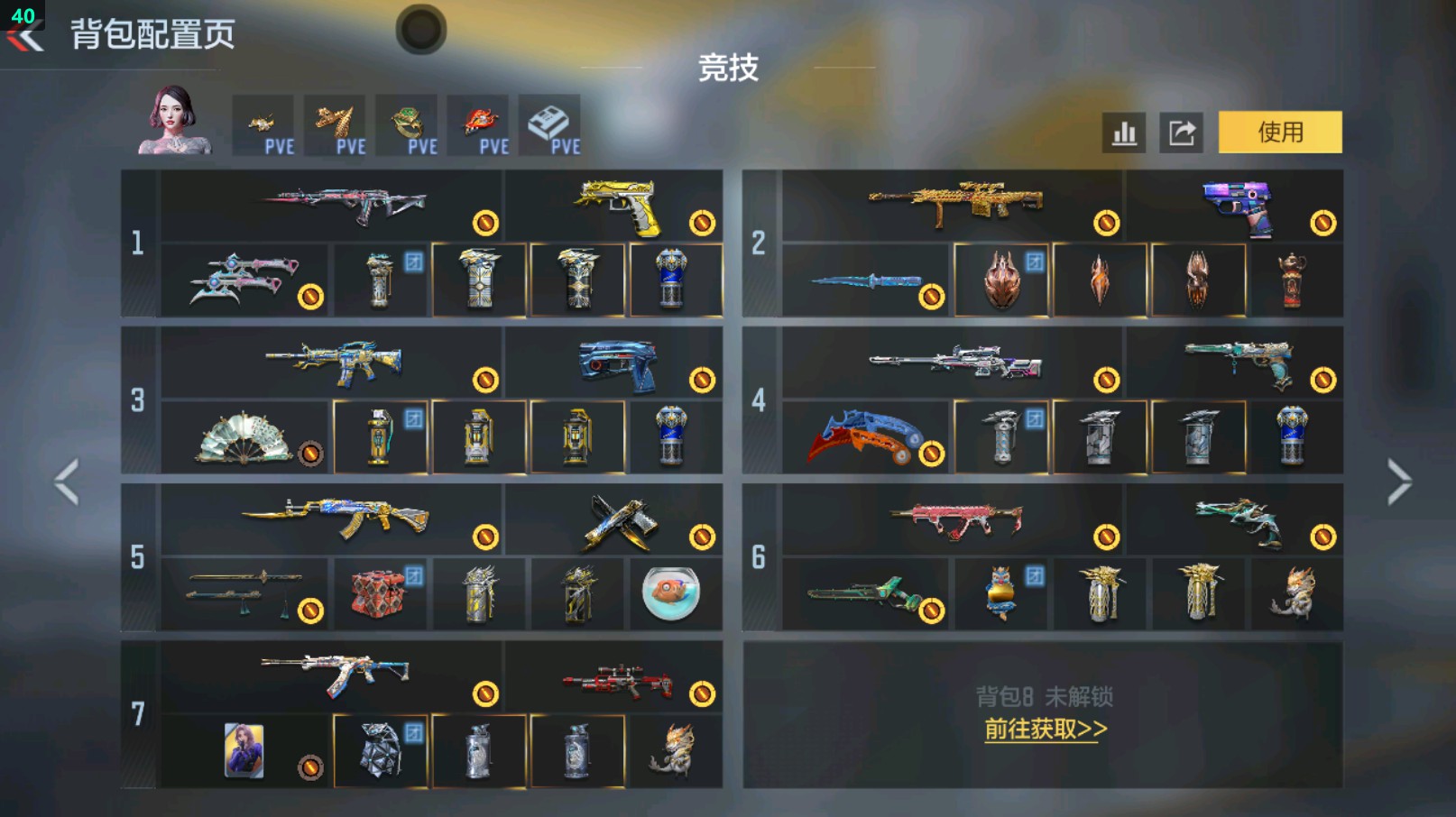Click the back arrow to exit backpack page

pyautogui.click(x=25, y=36)
